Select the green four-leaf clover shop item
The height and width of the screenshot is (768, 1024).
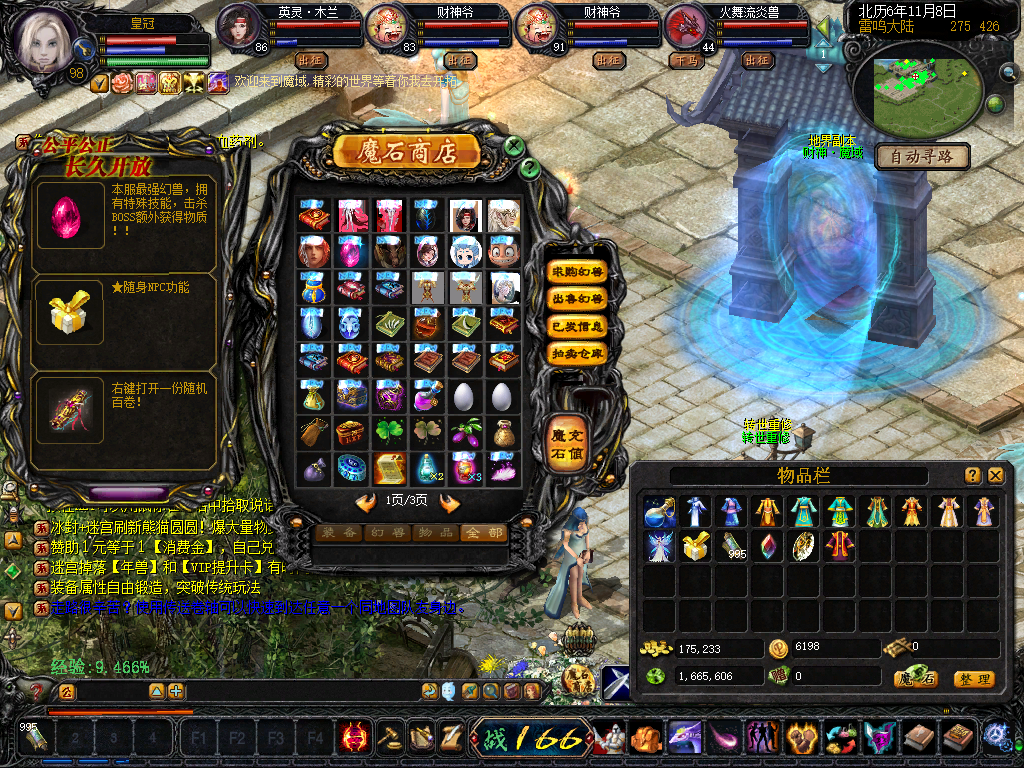pyautogui.click(x=389, y=431)
